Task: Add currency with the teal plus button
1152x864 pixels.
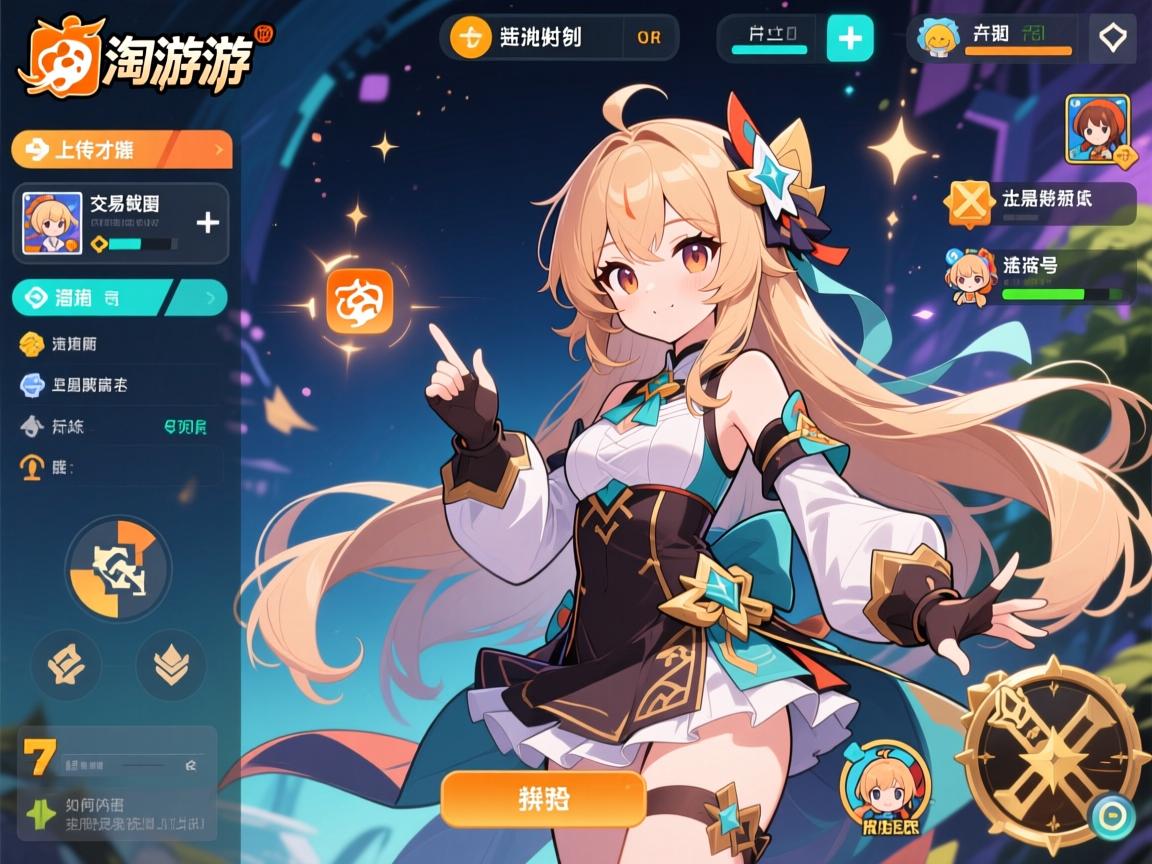Action: tap(850, 39)
